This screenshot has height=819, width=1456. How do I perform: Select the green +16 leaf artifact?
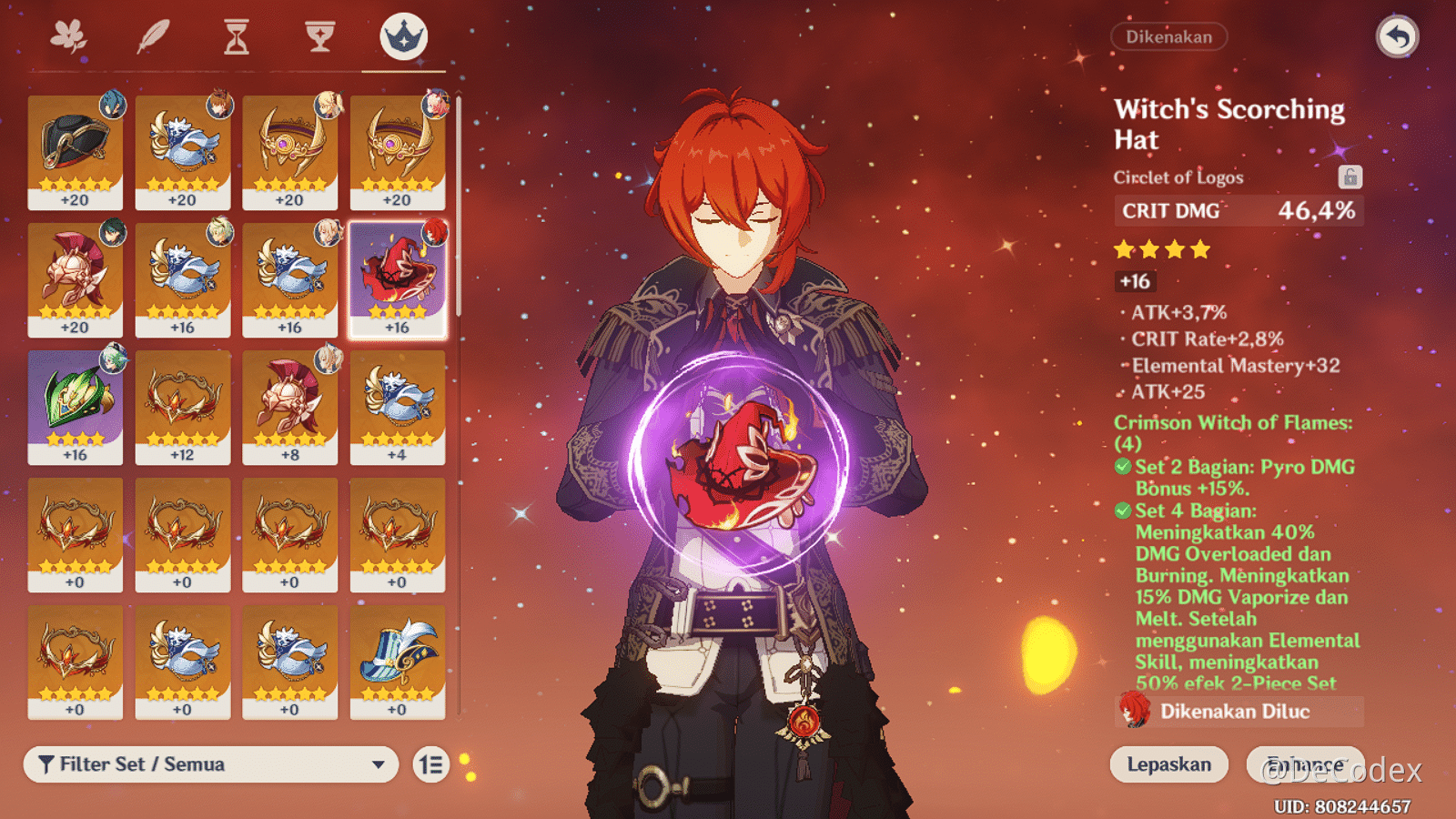pyautogui.click(x=76, y=407)
